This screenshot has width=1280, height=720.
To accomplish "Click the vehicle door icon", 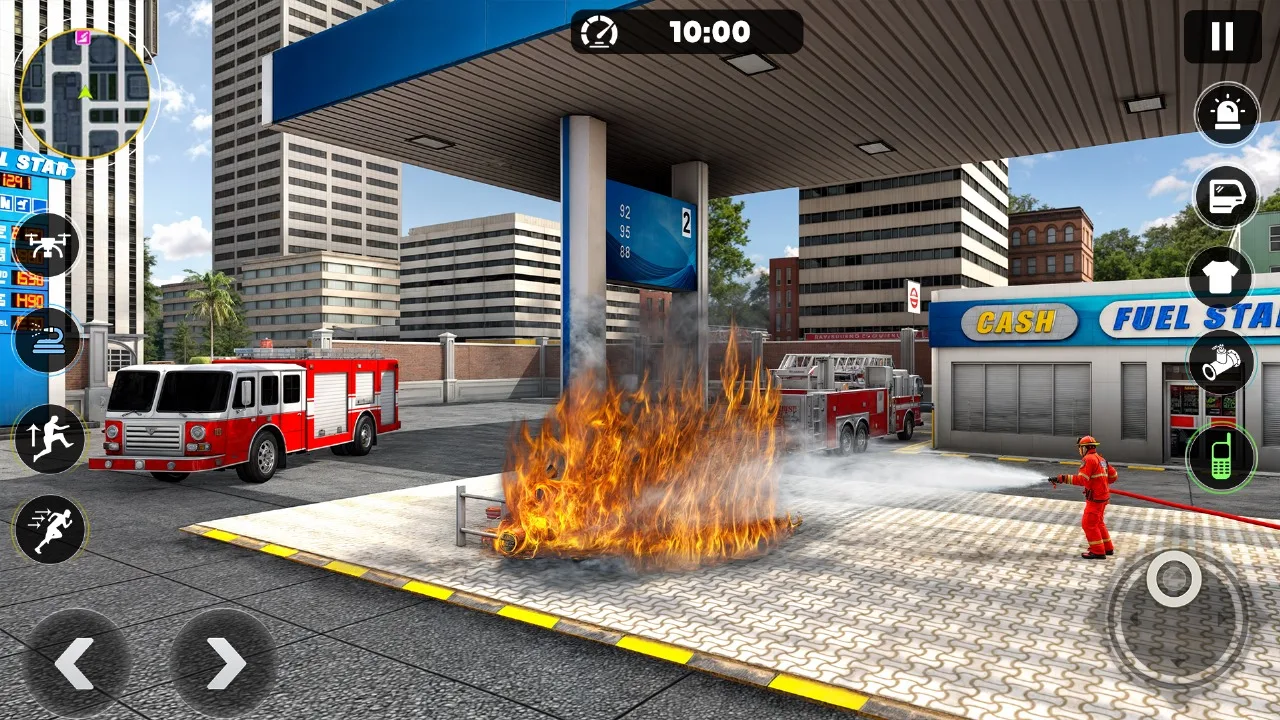I will pyautogui.click(x=1226, y=197).
